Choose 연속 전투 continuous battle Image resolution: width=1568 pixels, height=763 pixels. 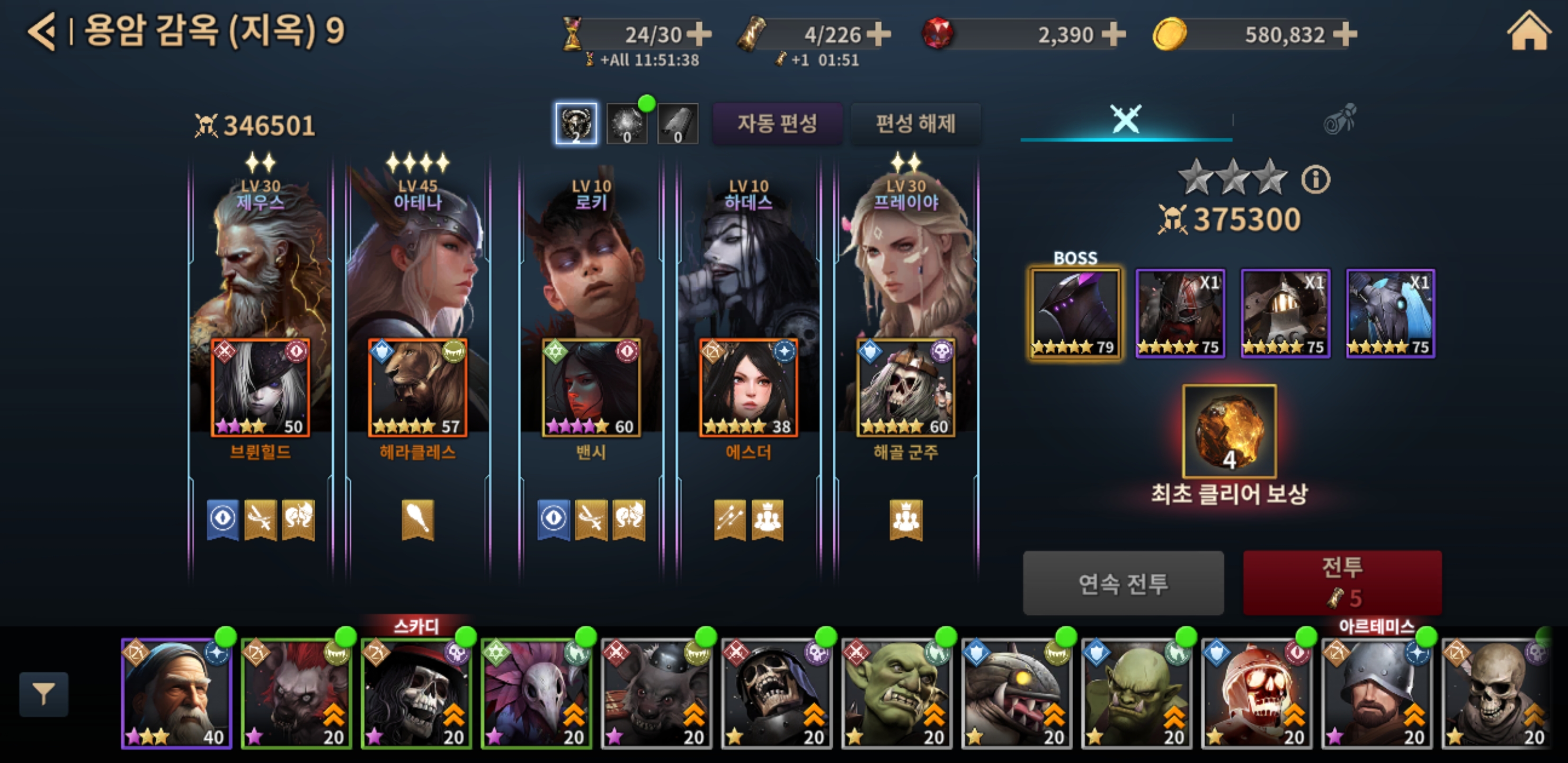pyautogui.click(x=1123, y=583)
